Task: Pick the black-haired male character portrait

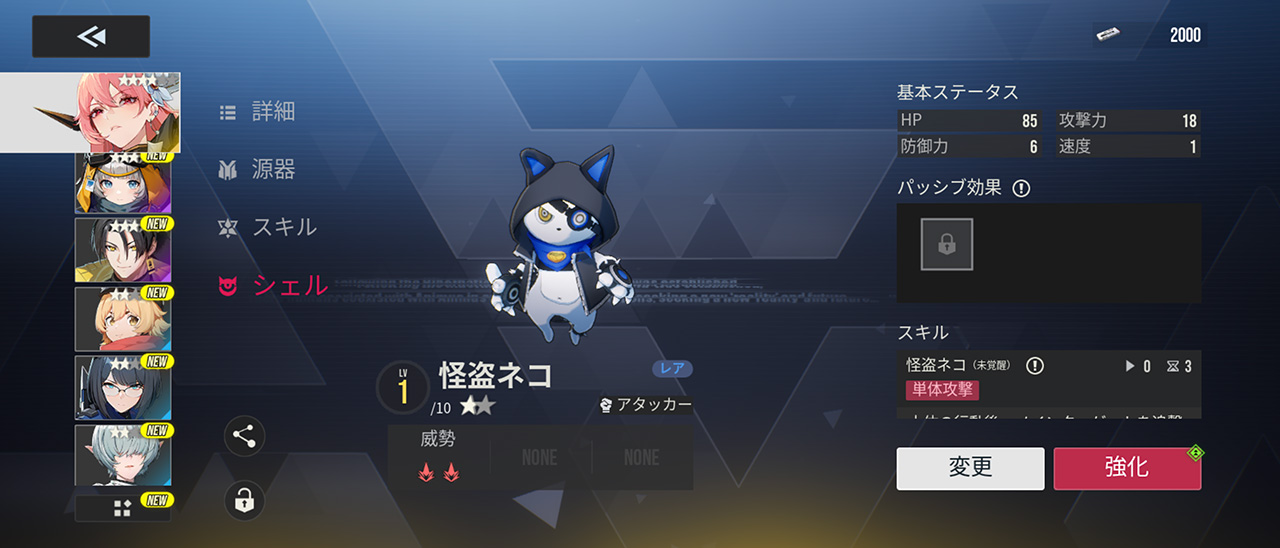Action: [123, 249]
